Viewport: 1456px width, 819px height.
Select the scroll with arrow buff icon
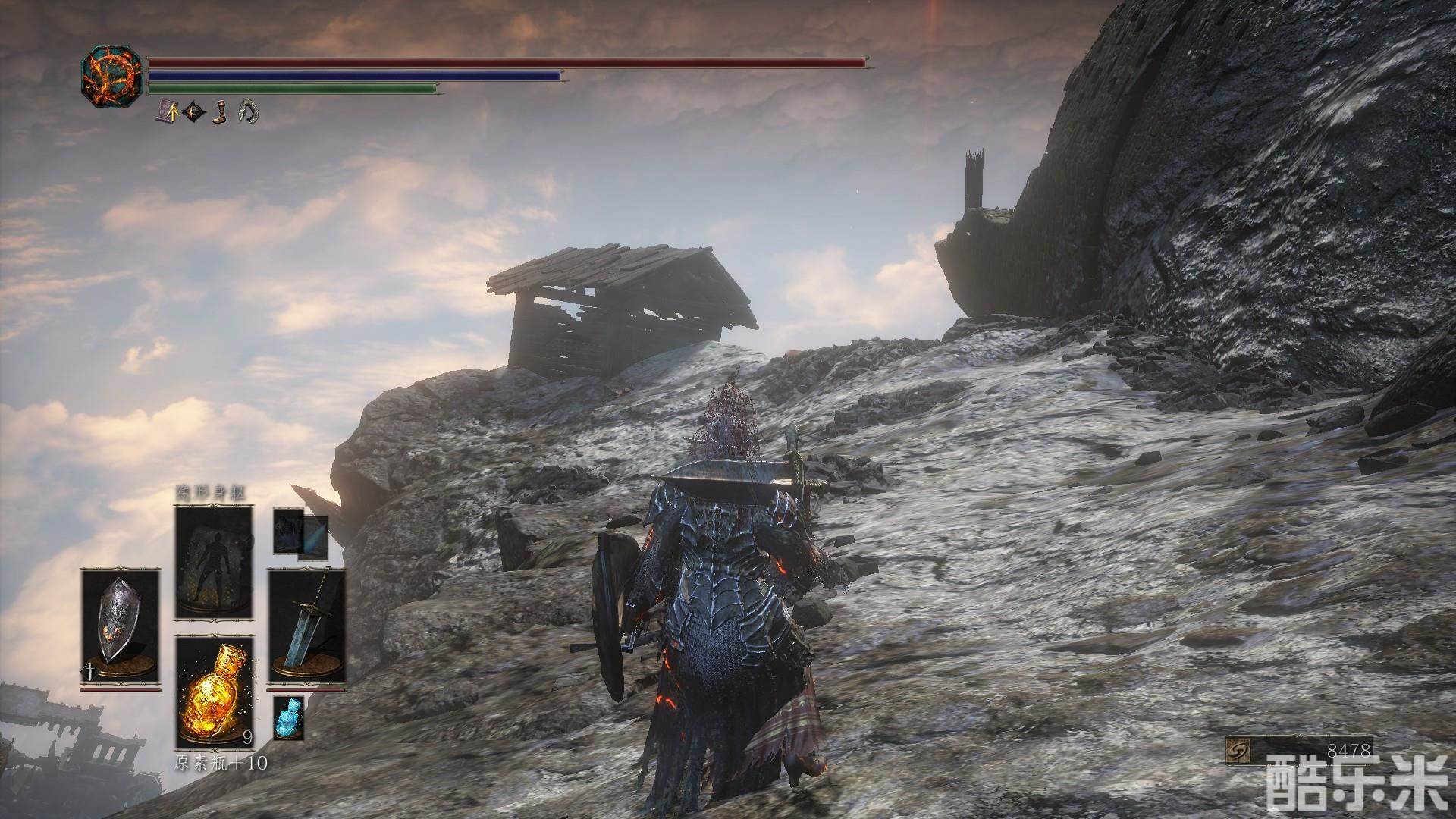tap(167, 112)
